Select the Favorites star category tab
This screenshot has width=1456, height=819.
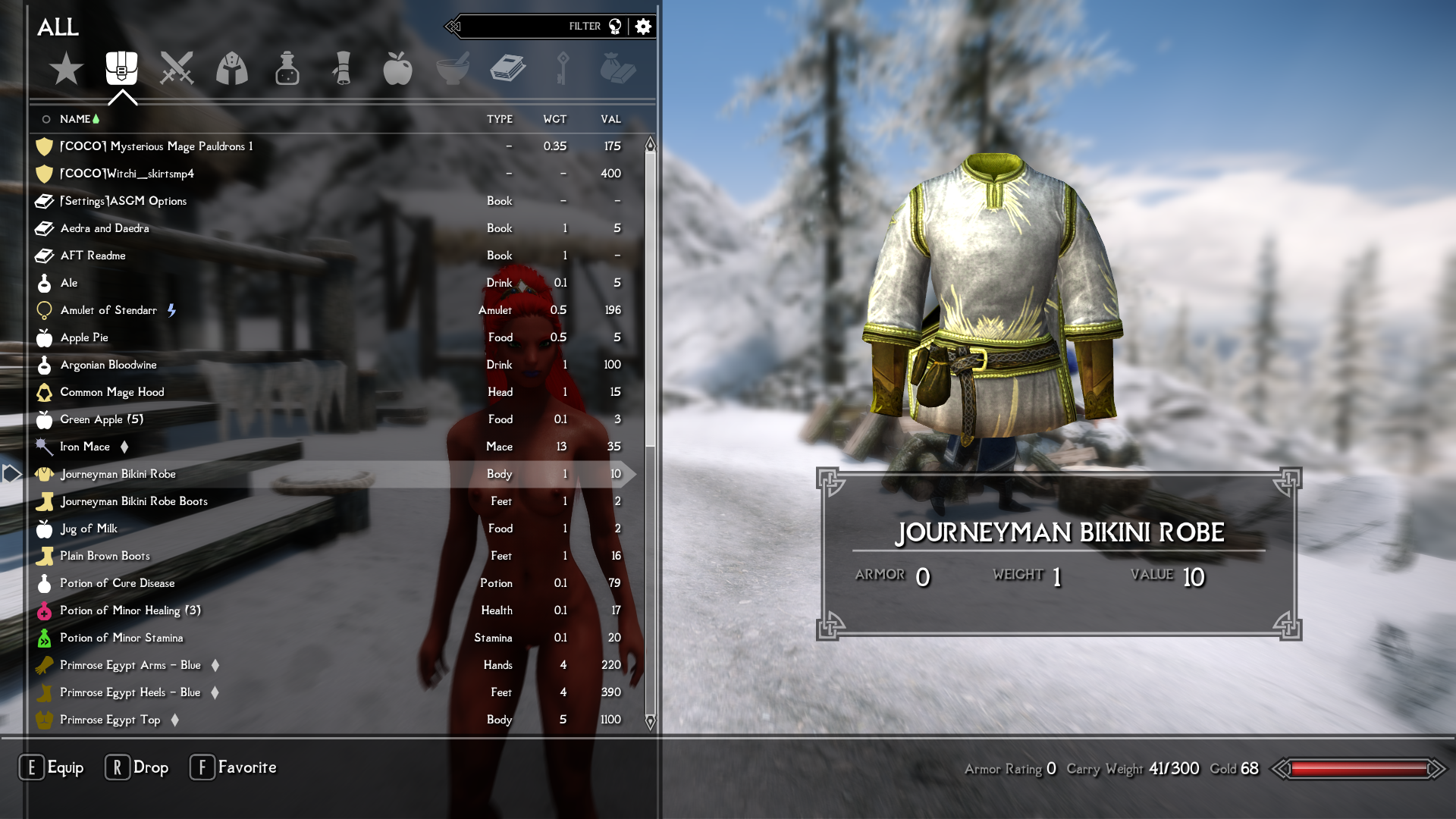pyautogui.click(x=67, y=68)
